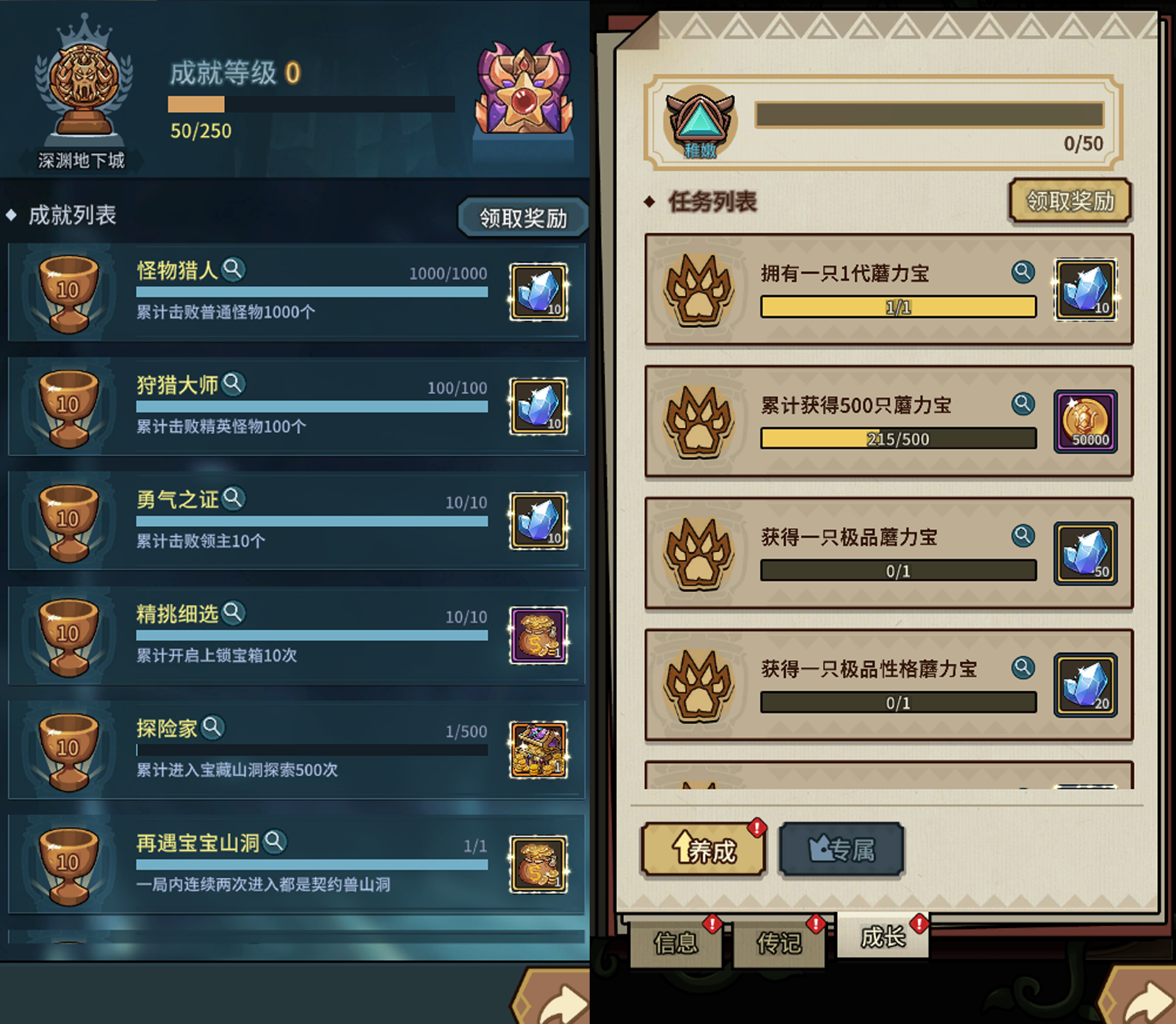Viewport: 1176px width, 1024px height.
Task: Click the treasure chest reward icon for 探险家
Action: coord(538,749)
